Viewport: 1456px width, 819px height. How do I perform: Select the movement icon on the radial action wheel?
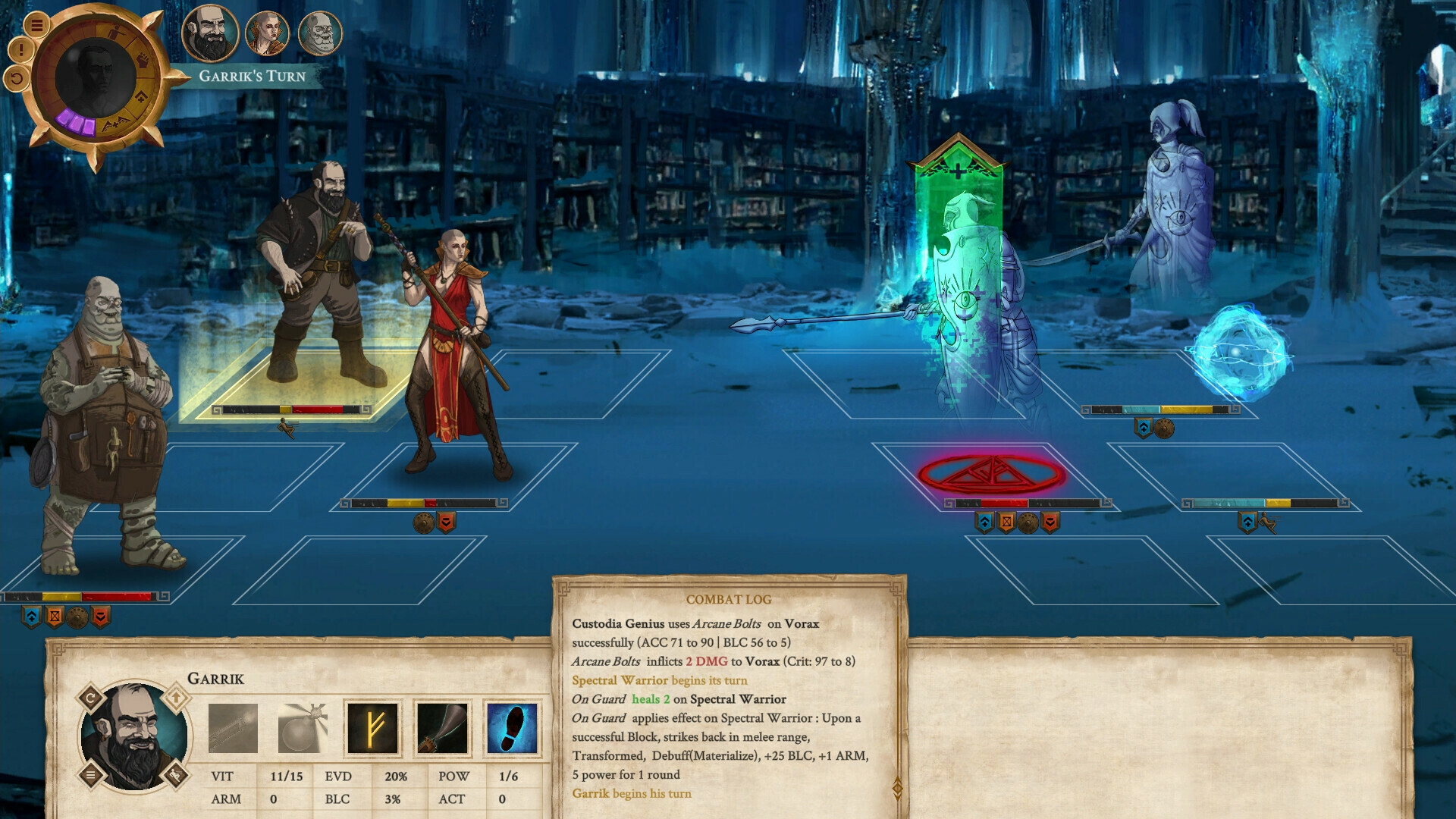point(116,32)
